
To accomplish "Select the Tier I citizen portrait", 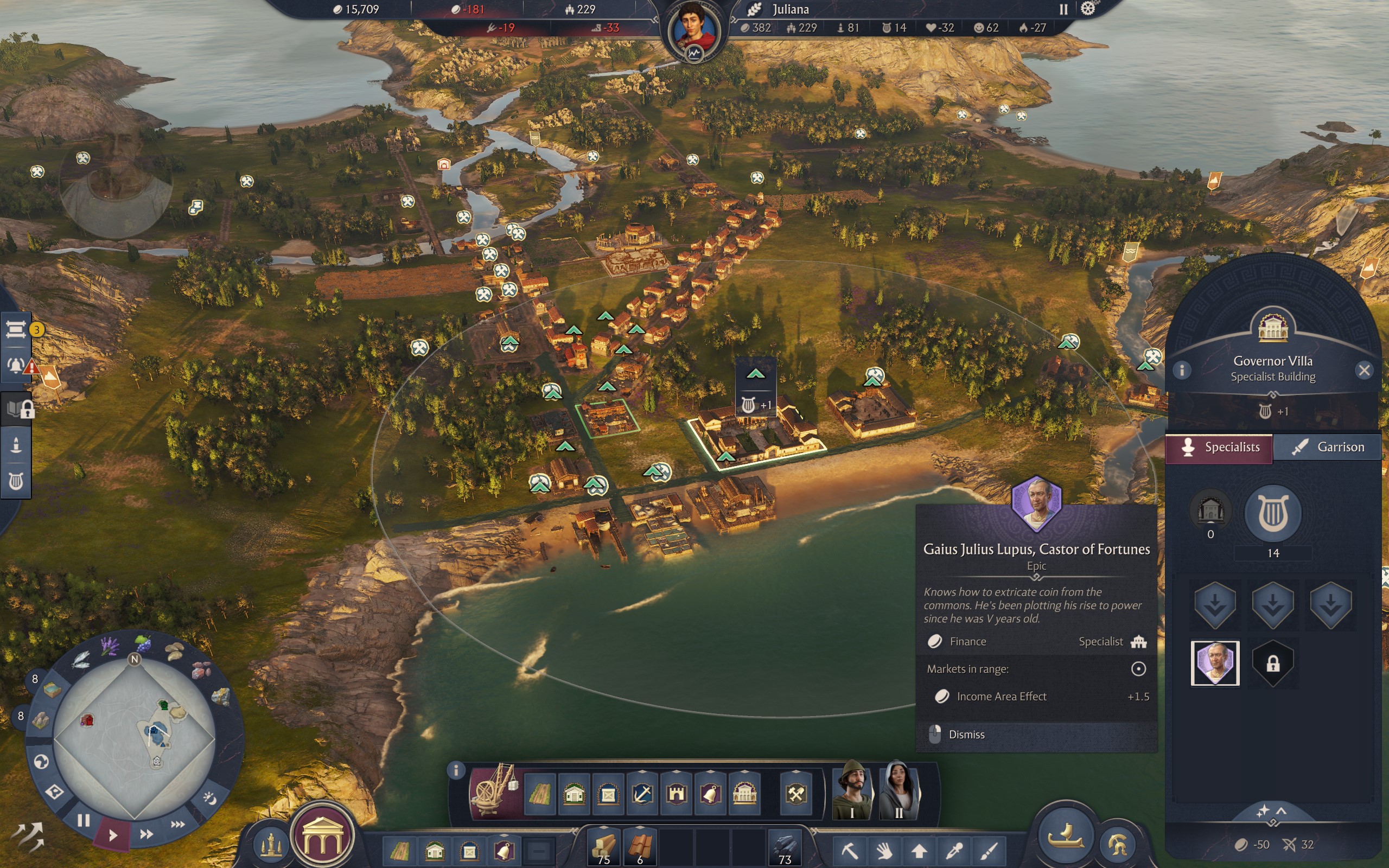I will [x=852, y=790].
